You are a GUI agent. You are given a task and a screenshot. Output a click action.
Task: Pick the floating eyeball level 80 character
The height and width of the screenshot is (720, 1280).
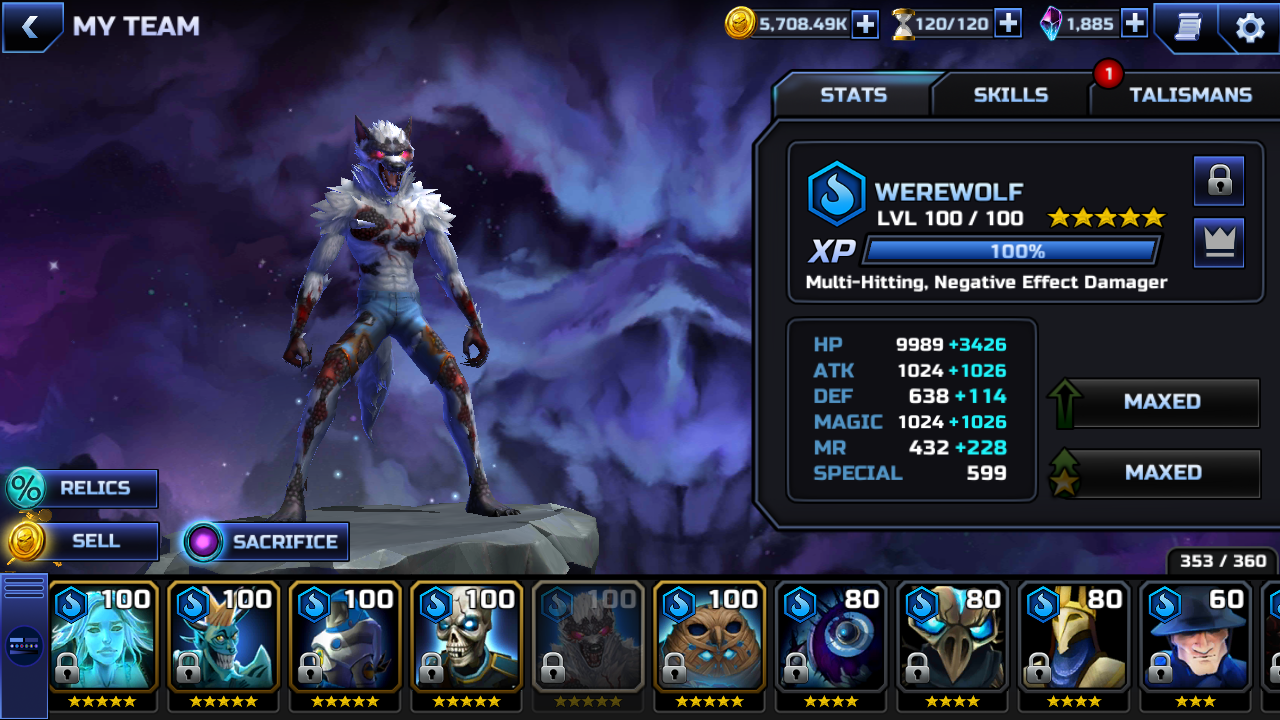coord(831,637)
